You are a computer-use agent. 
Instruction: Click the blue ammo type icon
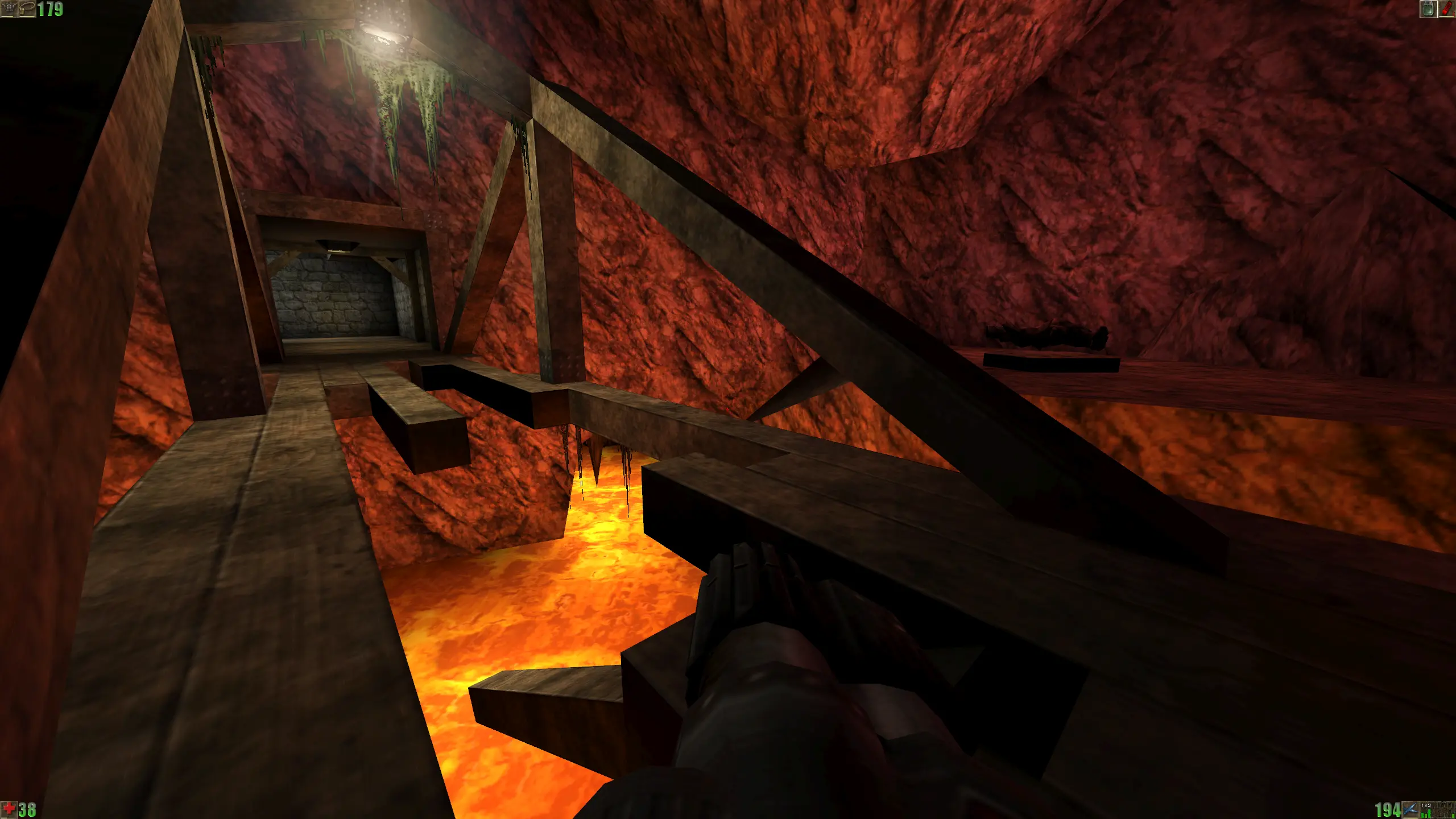point(1410,809)
